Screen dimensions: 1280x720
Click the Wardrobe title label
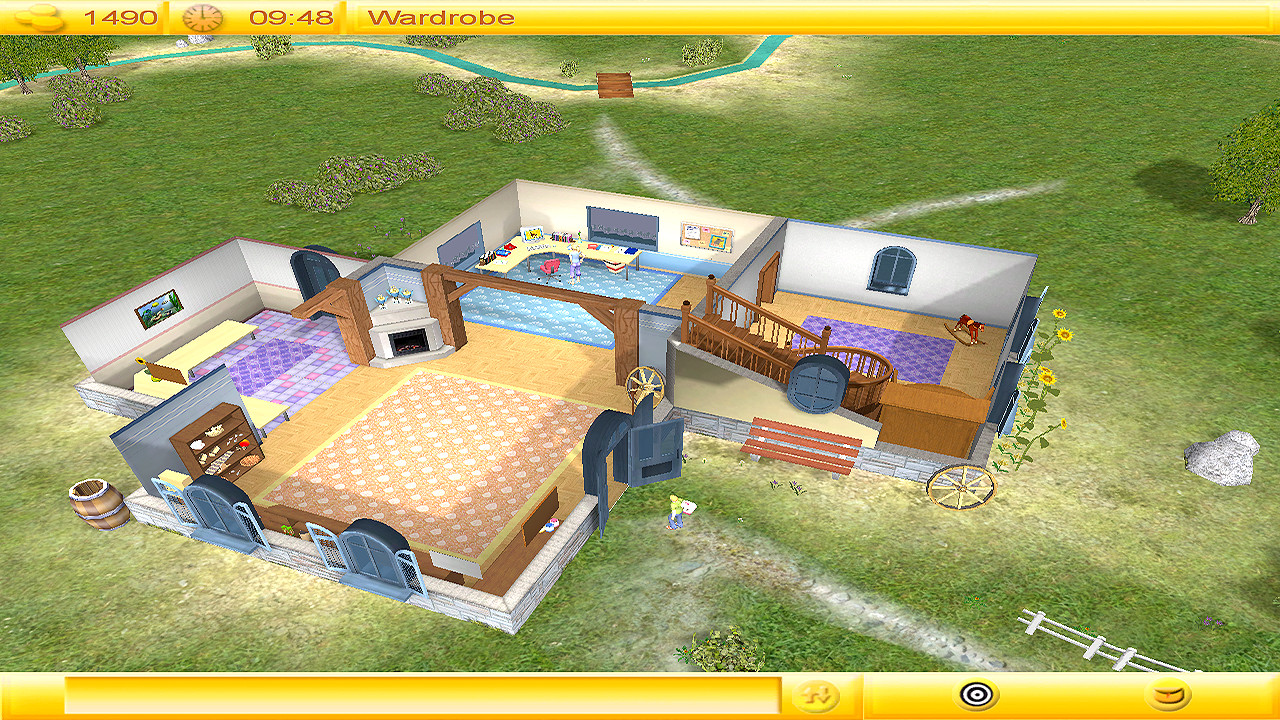pos(442,15)
